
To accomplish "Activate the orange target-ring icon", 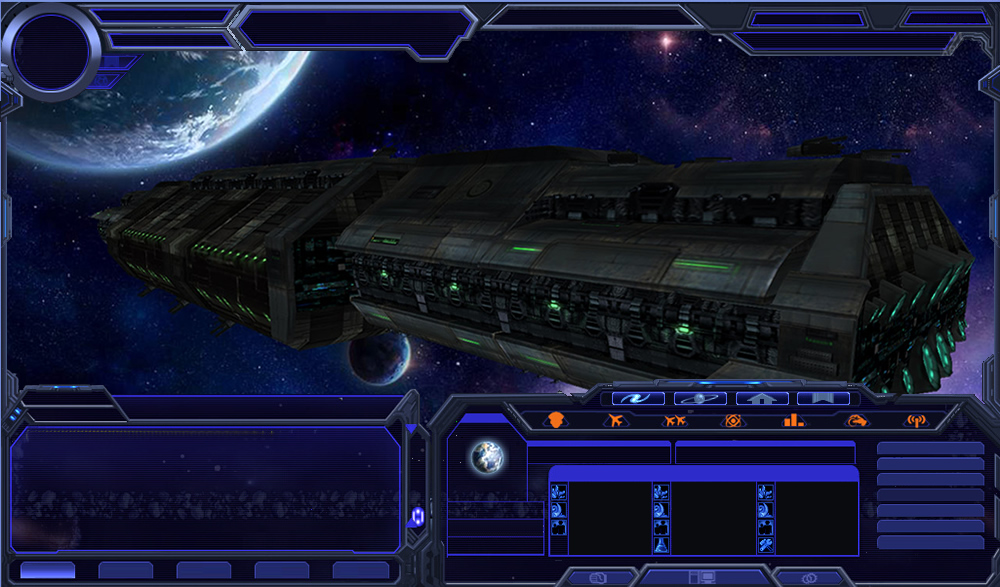I will point(733,421).
